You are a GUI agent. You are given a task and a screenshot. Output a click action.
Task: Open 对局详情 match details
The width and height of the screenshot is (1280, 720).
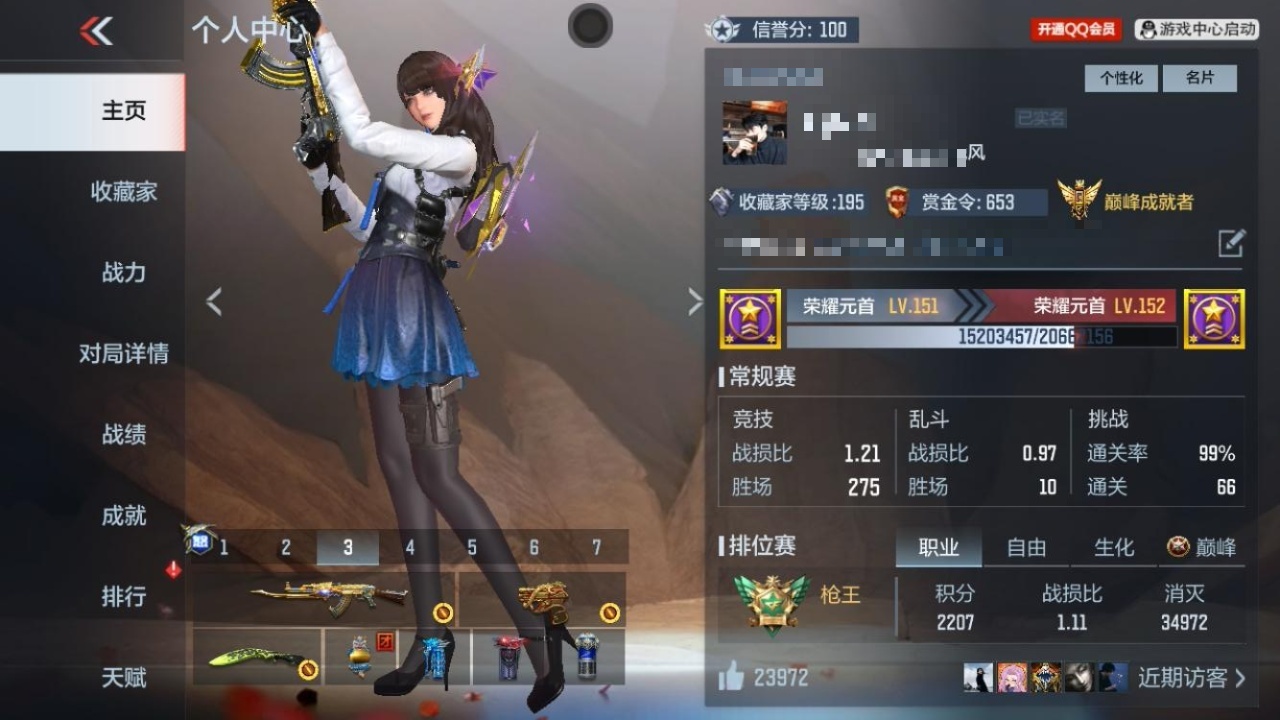[123, 353]
